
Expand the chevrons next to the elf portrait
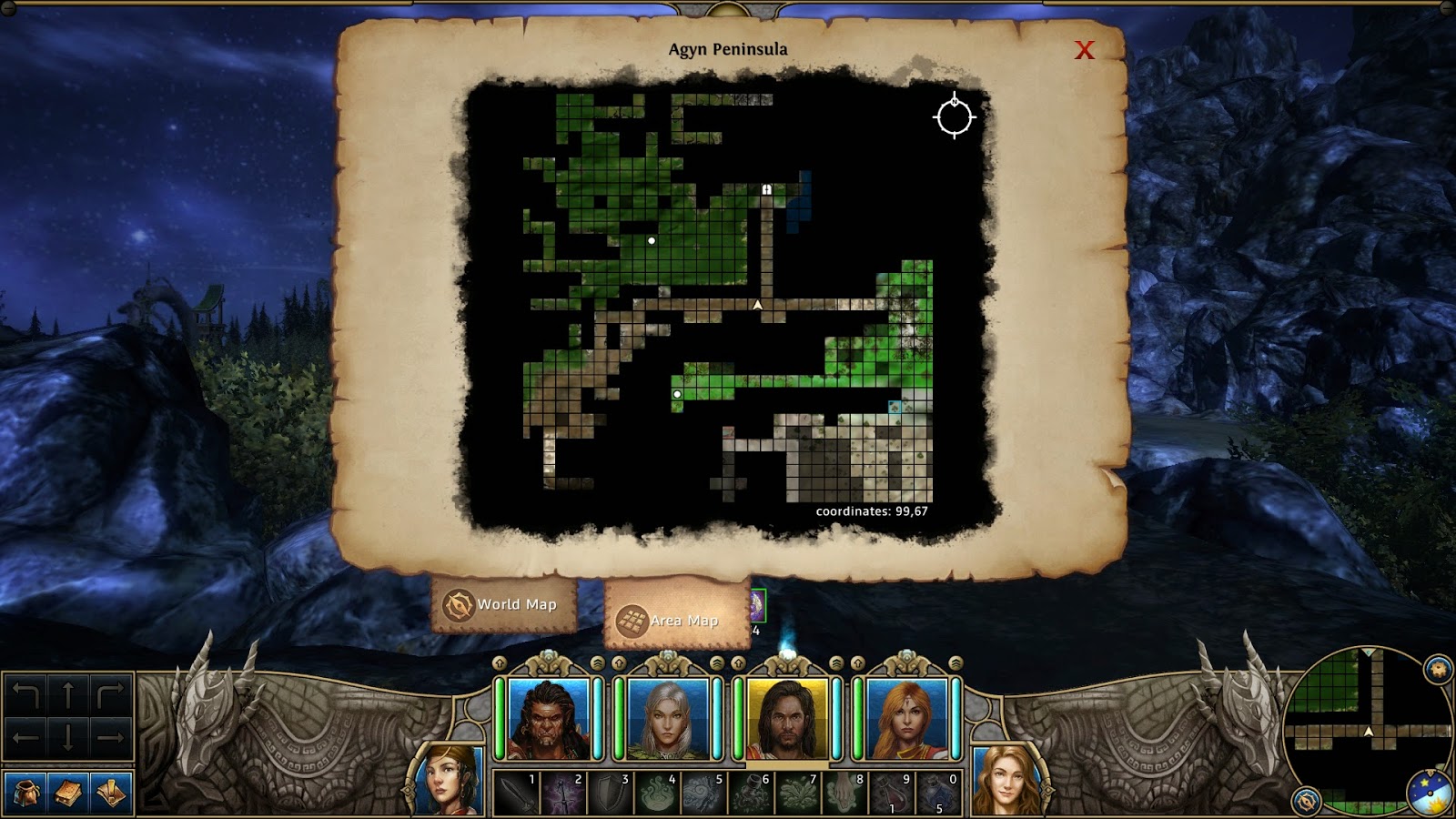(715, 663)
